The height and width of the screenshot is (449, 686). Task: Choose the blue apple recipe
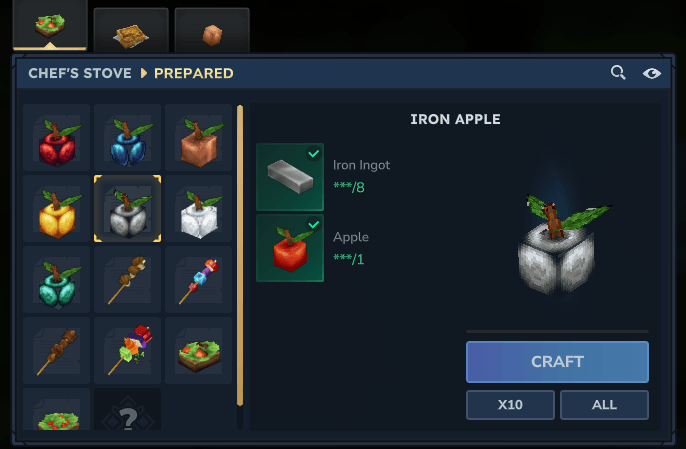coord(128,137)
